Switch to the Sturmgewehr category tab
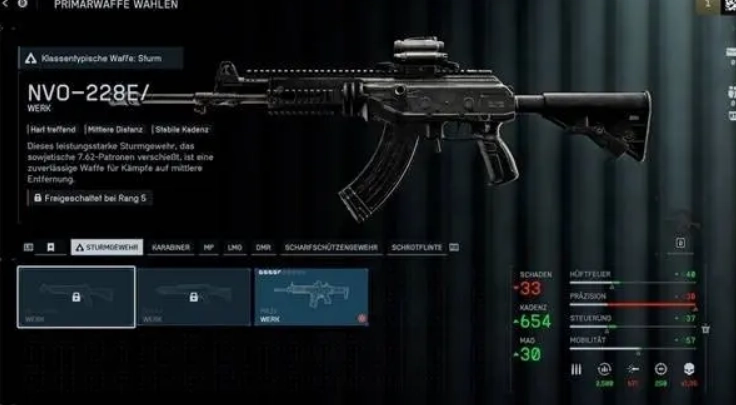 click(x=107, y=247)
